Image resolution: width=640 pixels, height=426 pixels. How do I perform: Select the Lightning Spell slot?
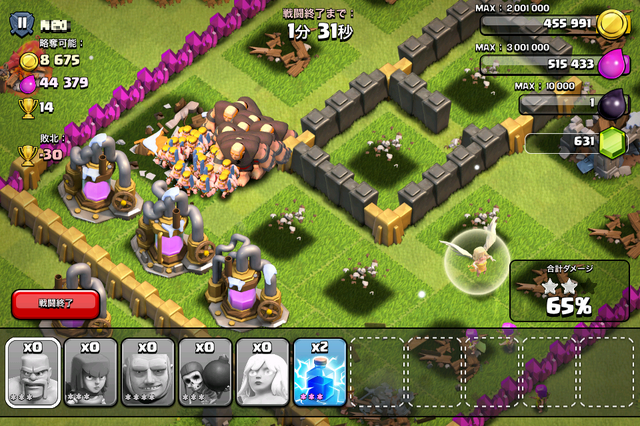[x=320, y=373]
